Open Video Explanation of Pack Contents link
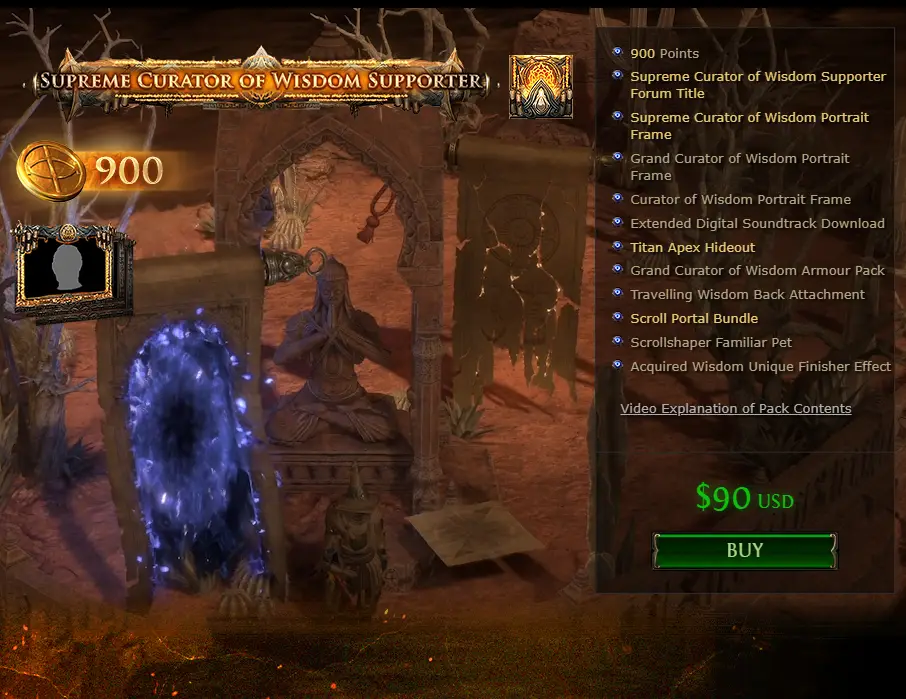 [735, 408]
